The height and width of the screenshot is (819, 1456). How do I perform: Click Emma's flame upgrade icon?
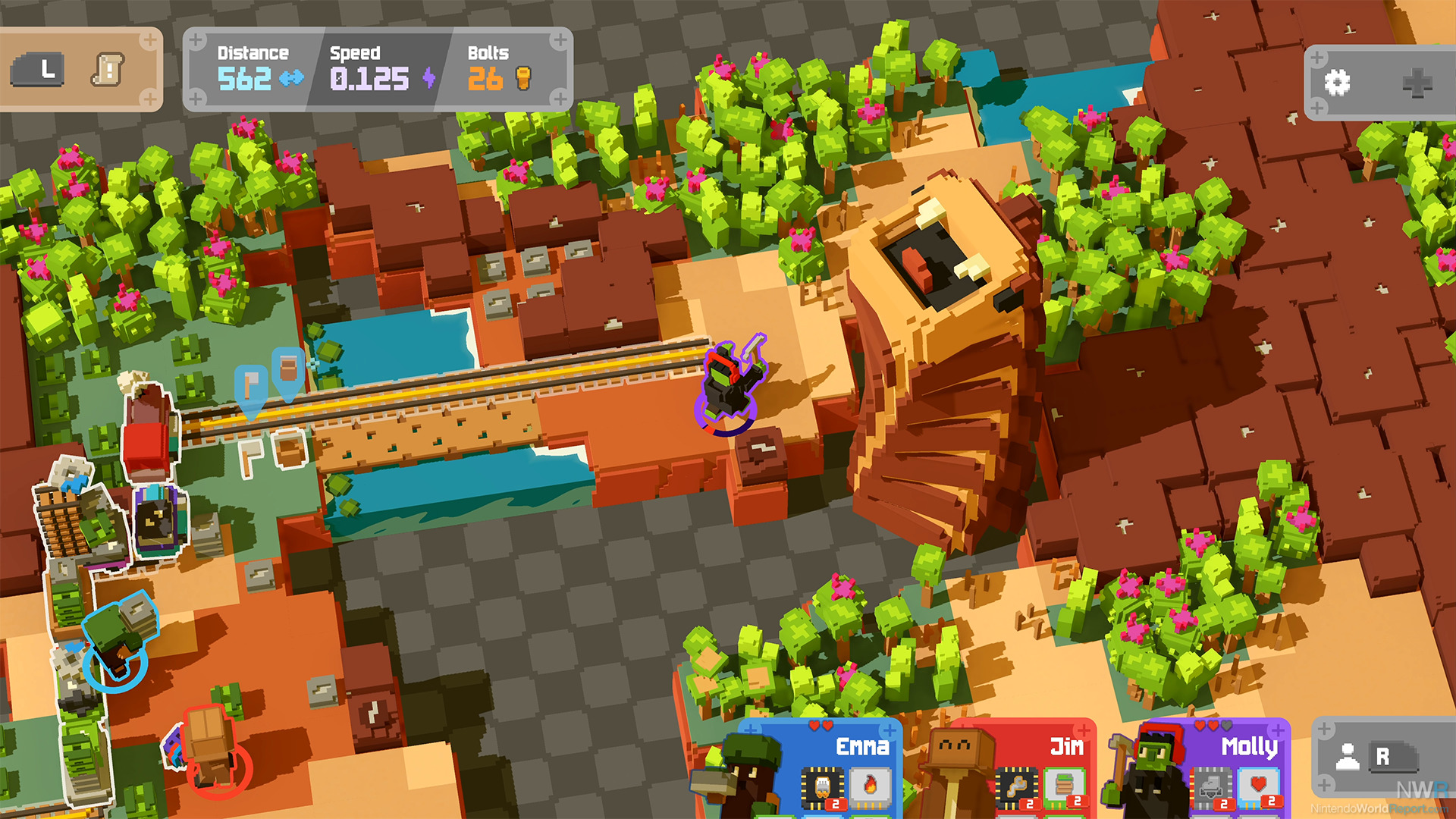click(x=870, y=786)
